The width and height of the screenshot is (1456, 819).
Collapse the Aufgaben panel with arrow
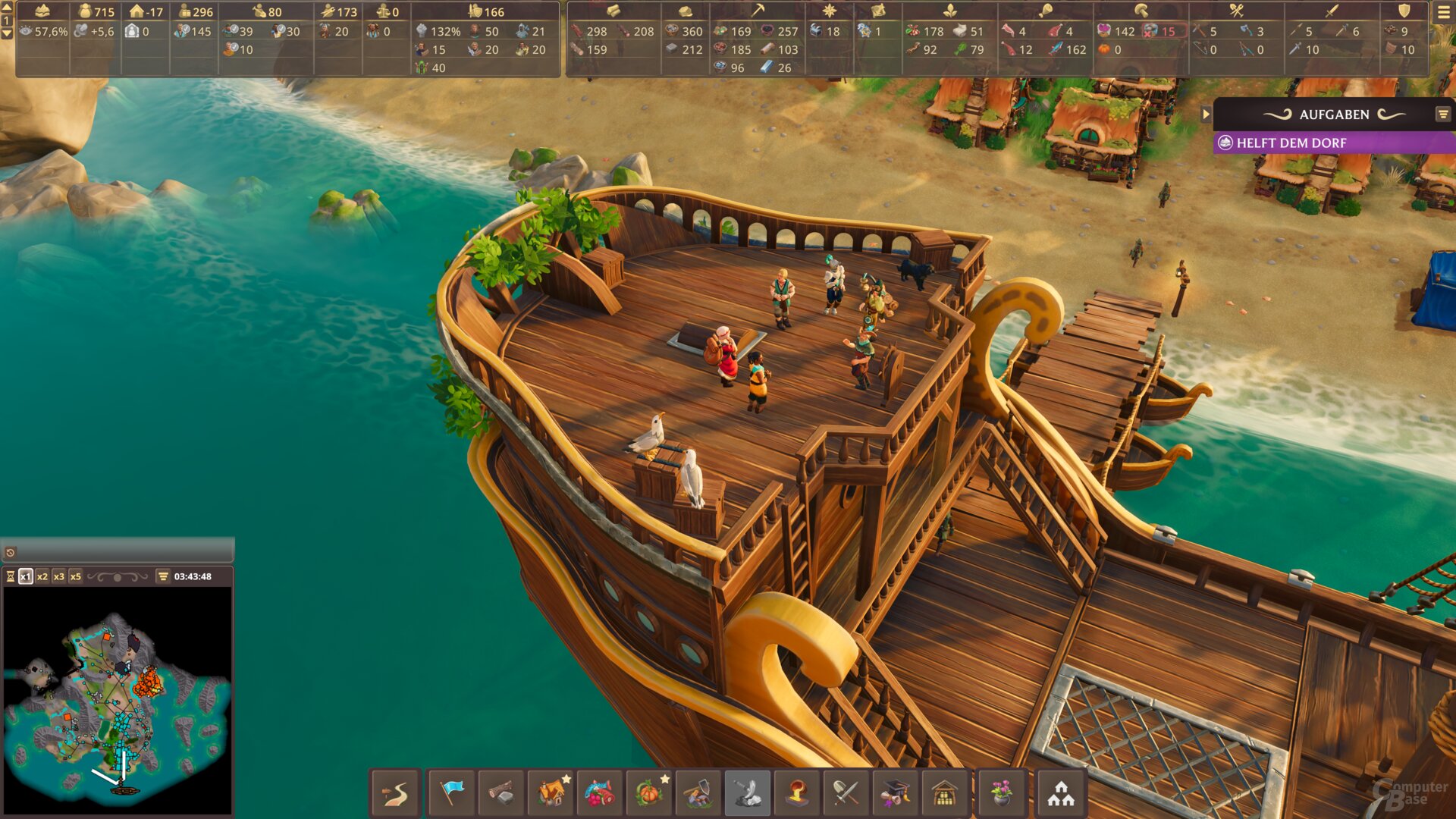coord(1206,115)
